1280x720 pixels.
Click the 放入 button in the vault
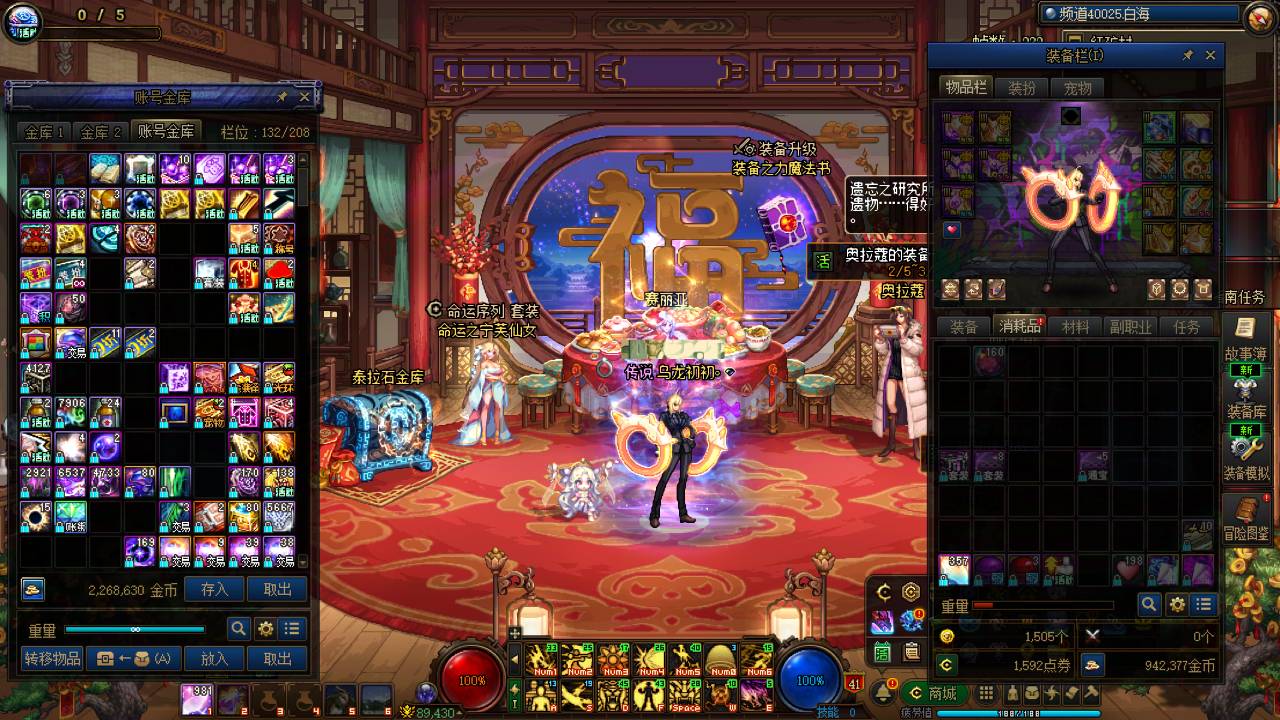(x=215, y=658)
